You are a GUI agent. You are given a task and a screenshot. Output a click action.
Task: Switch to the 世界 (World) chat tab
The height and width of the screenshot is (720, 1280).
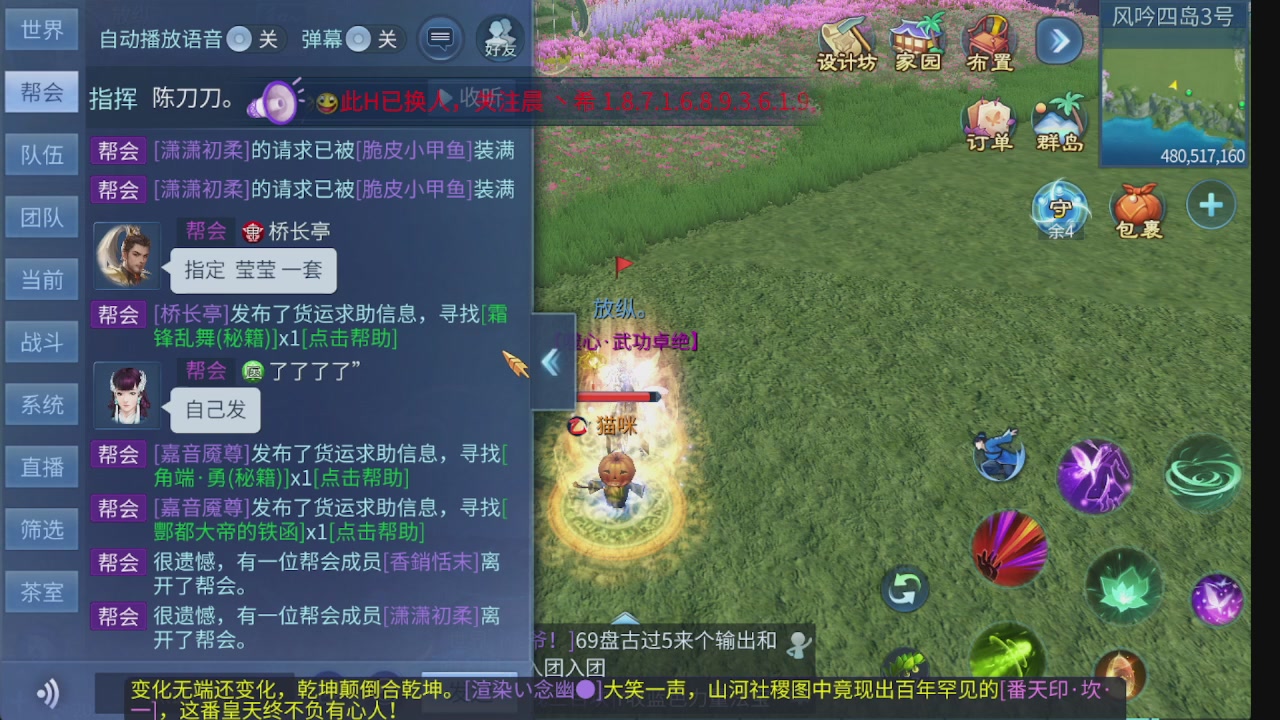click(41, 29)
